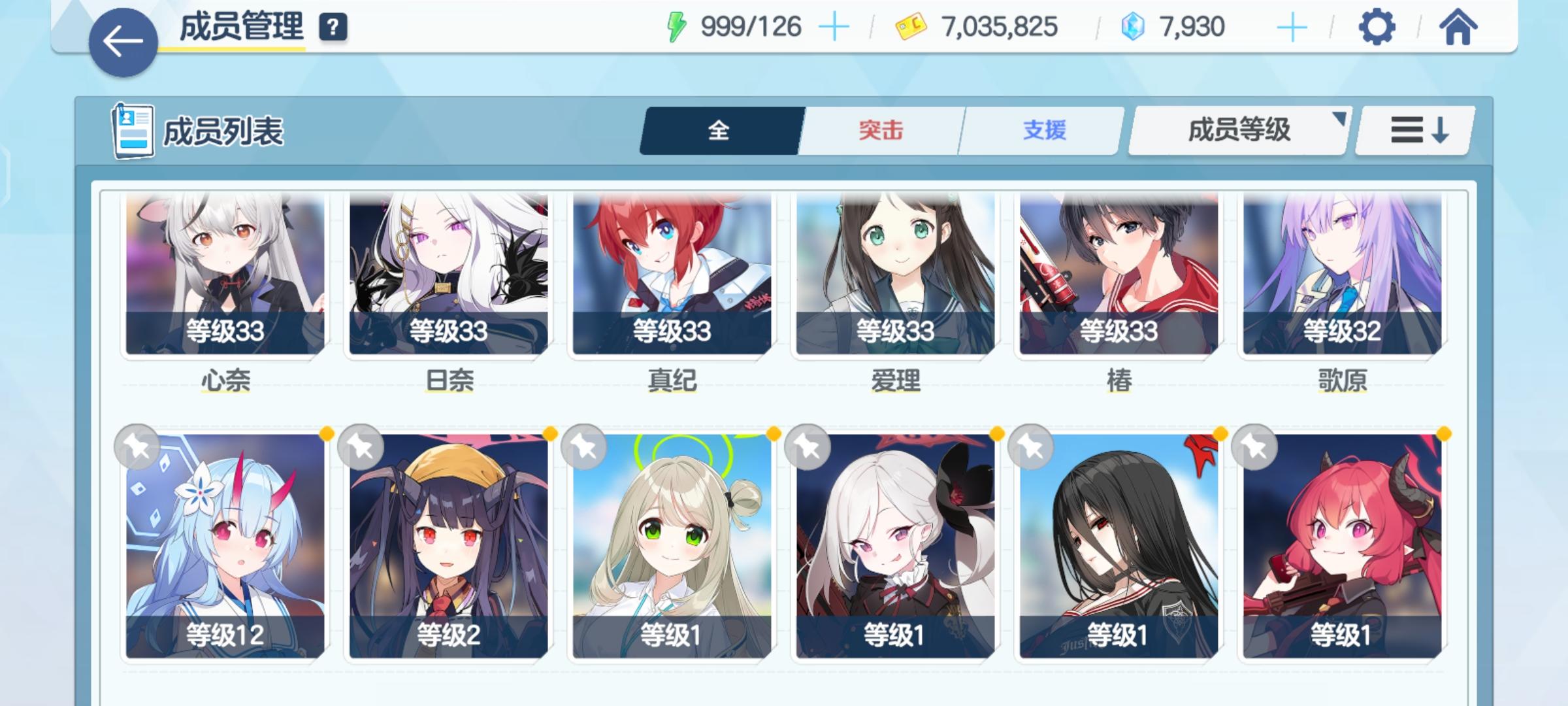
Task: Click the credits currency icon
Action: [x=911, y=27]
